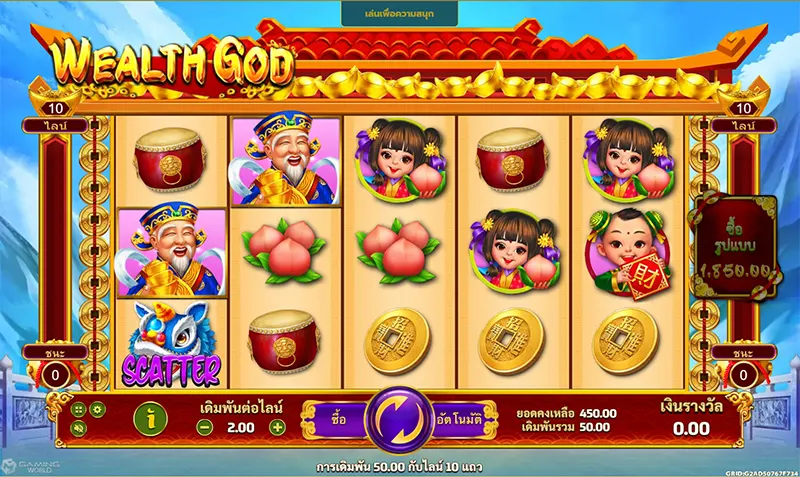
Task: Decrease the bet per line
Action: click(x=203, y=427)
